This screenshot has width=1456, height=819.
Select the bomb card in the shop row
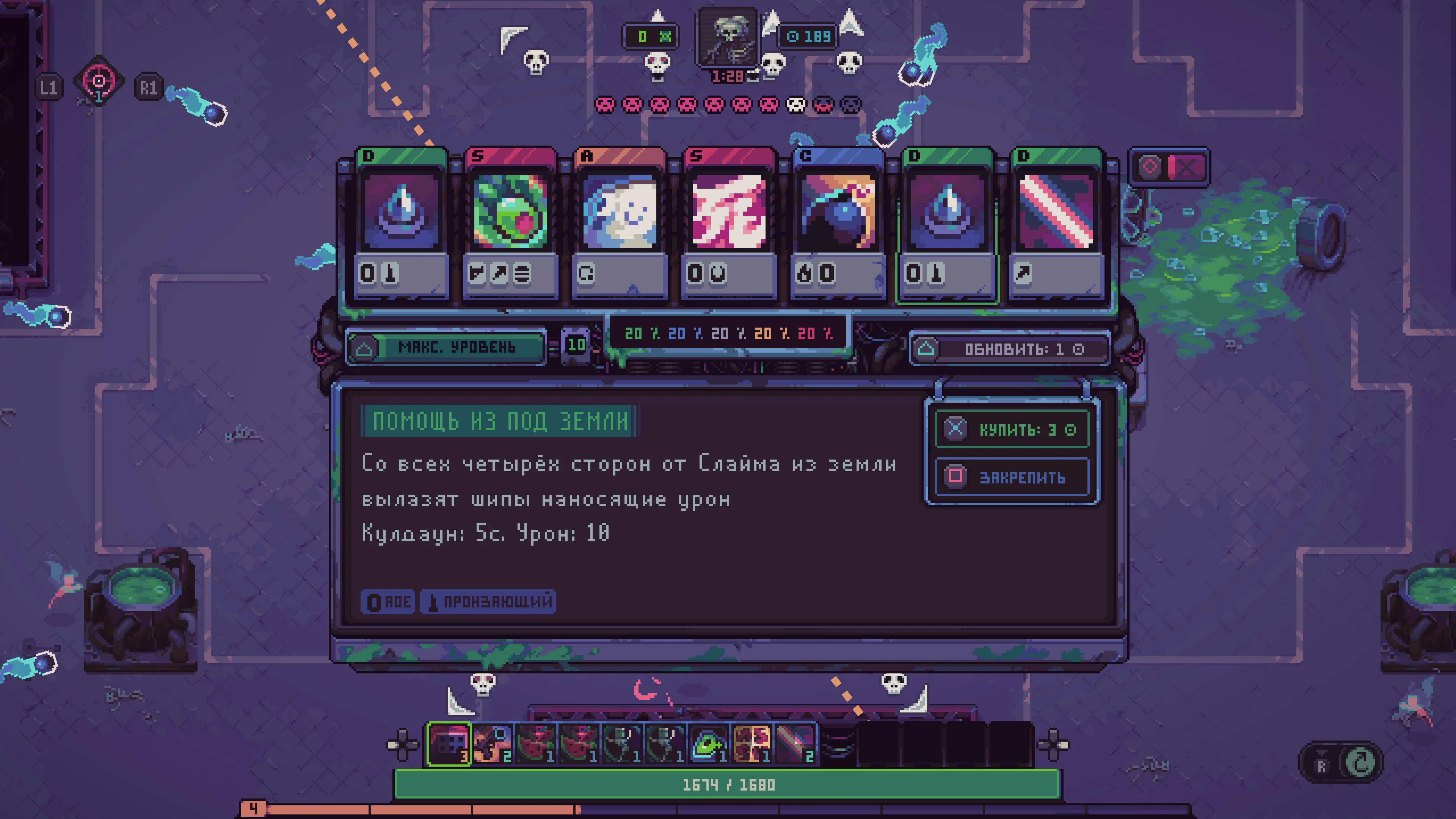pos(836,220)
